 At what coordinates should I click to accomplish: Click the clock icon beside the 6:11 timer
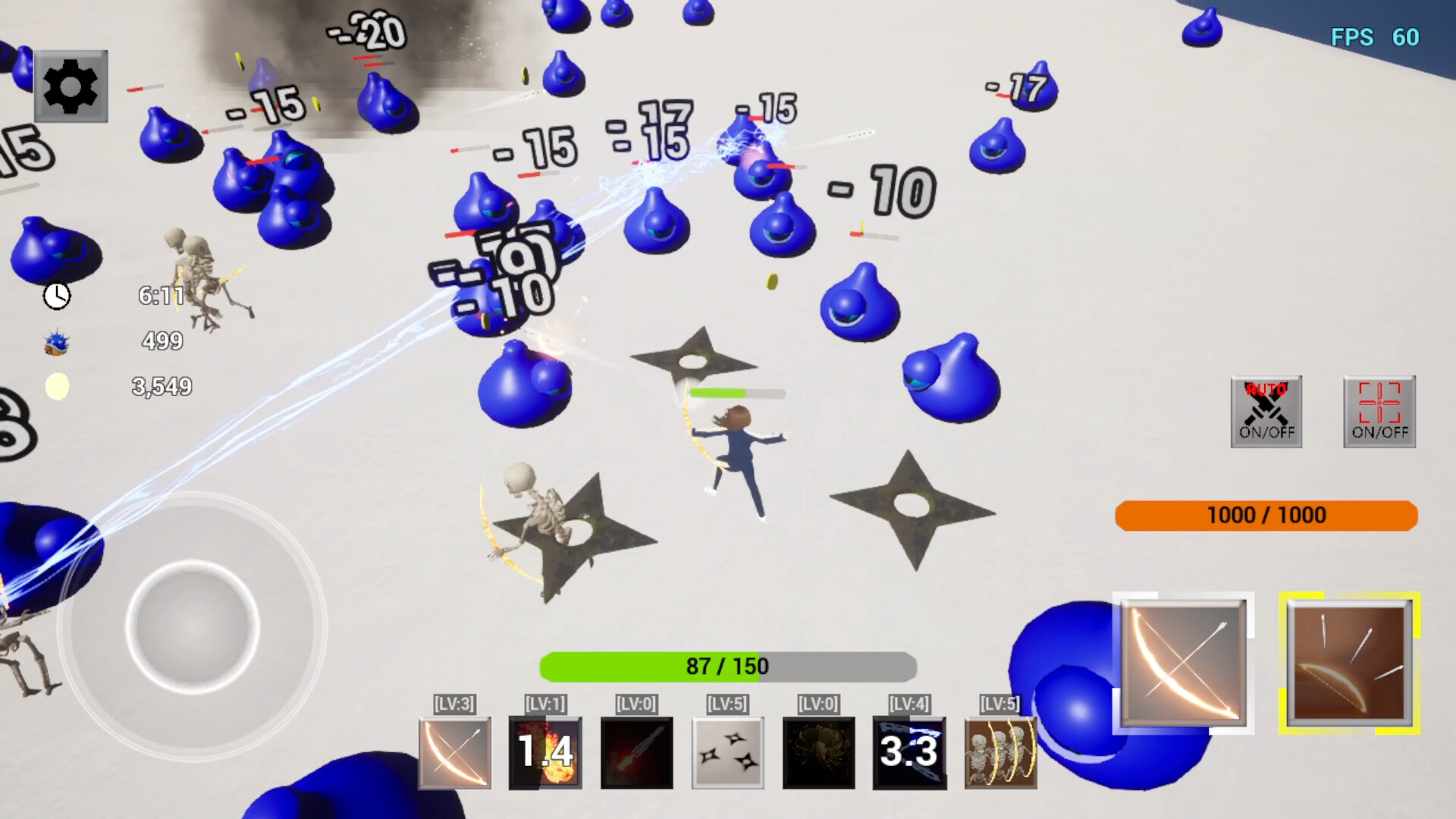[58, 297]
